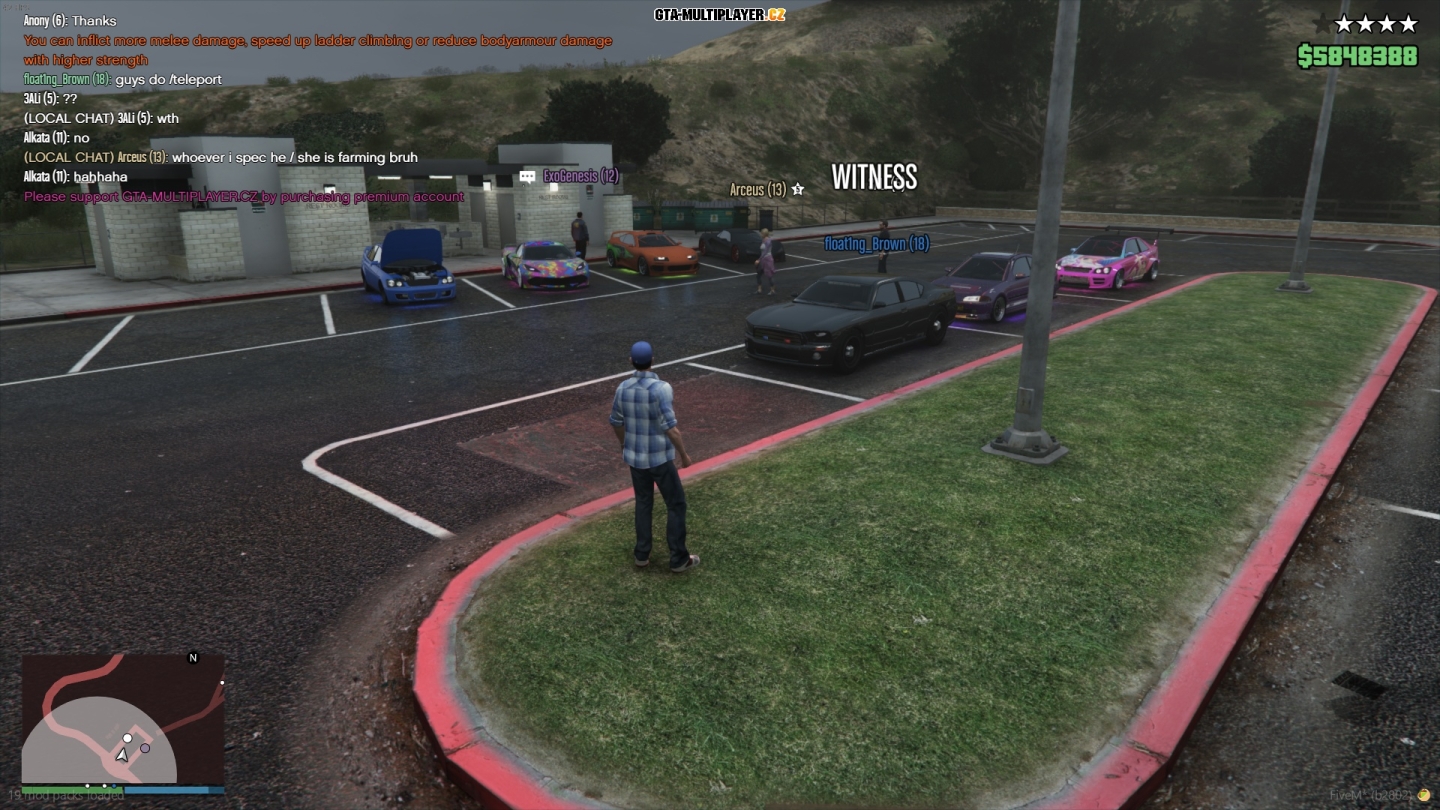Click the white waypoint dot on the minimap

128,738
